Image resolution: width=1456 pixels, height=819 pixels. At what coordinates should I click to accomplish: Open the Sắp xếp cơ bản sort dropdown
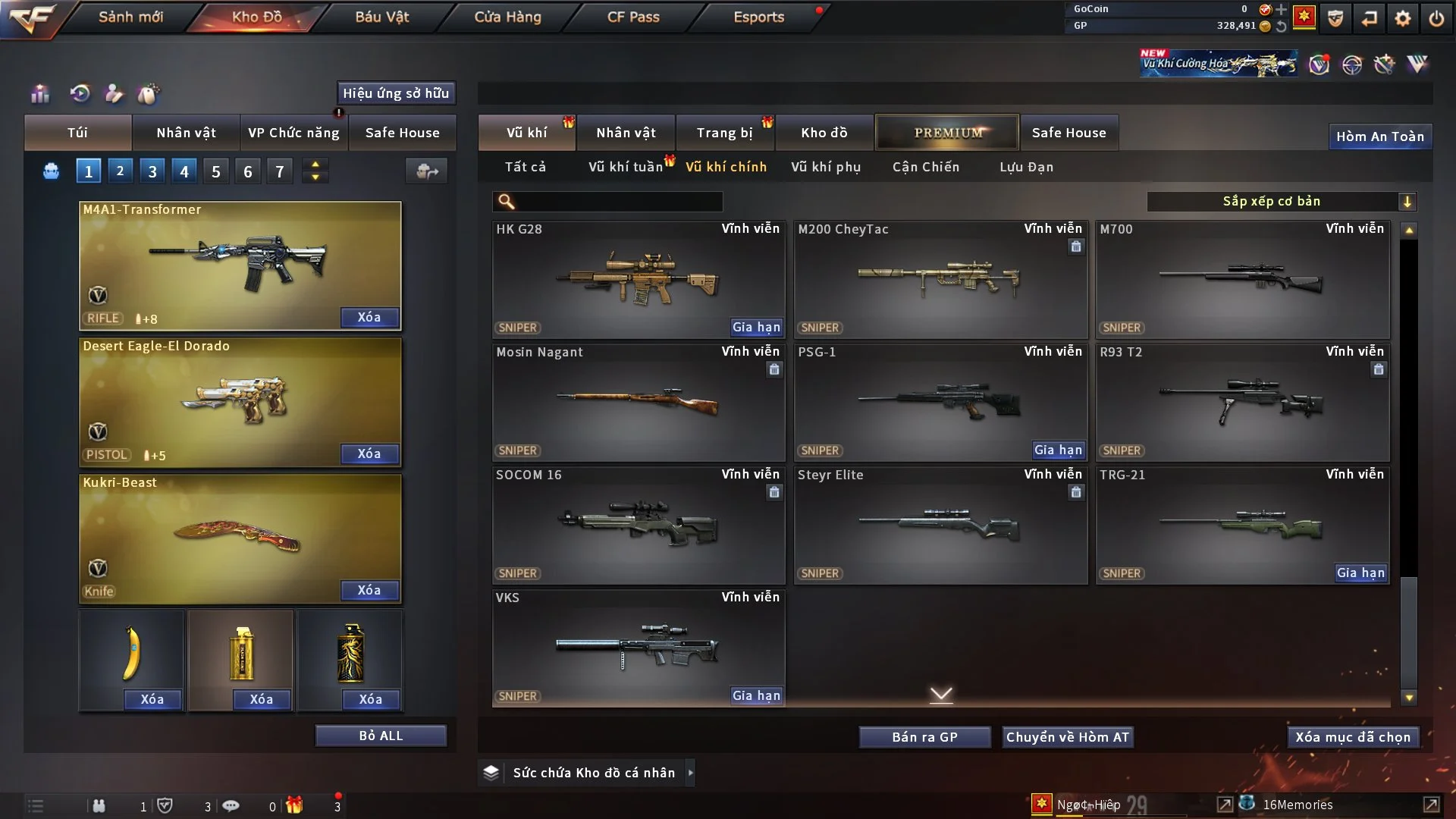click(1281, 201)
